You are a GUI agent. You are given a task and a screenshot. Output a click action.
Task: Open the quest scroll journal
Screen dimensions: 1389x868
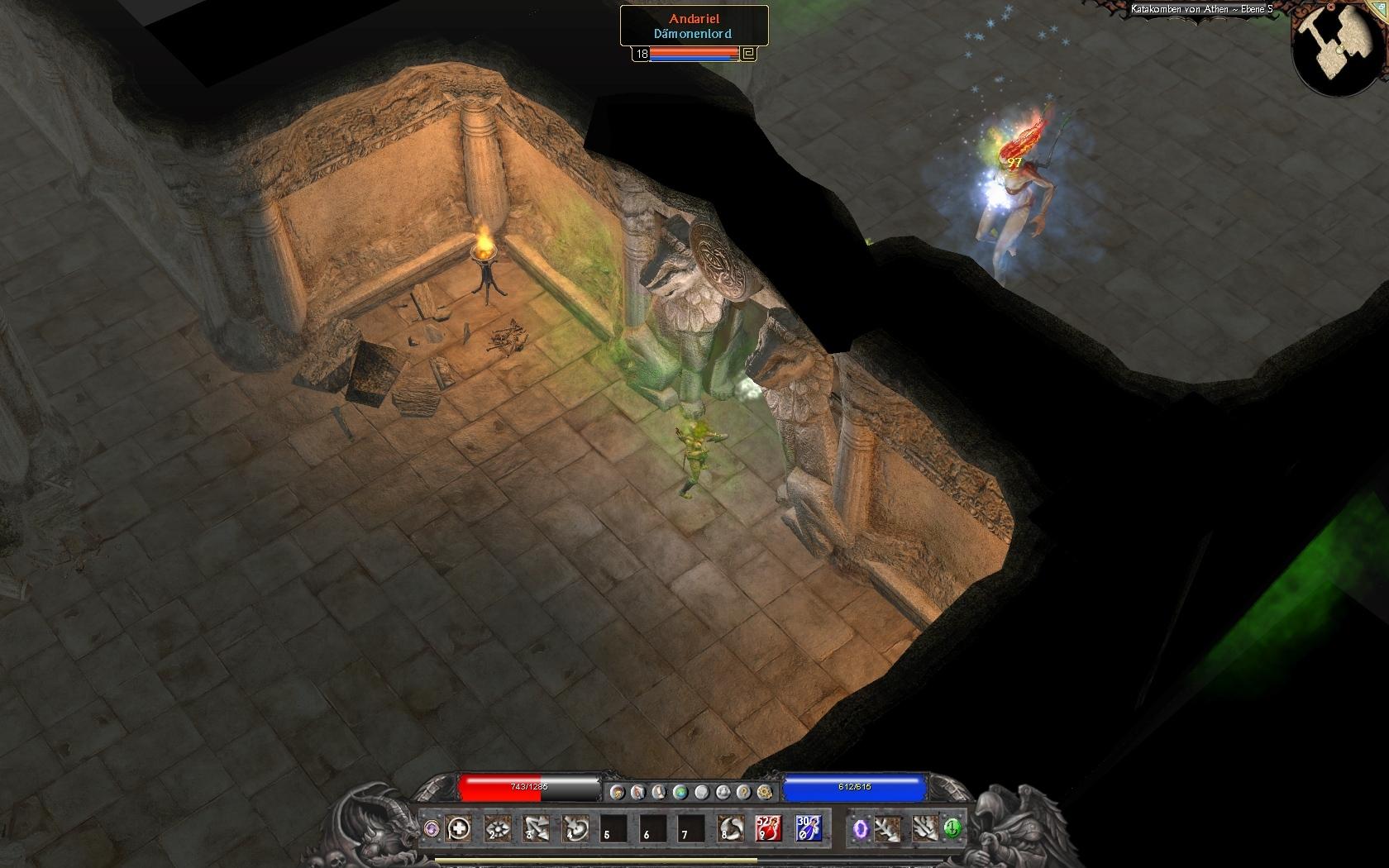coord(659,792)
